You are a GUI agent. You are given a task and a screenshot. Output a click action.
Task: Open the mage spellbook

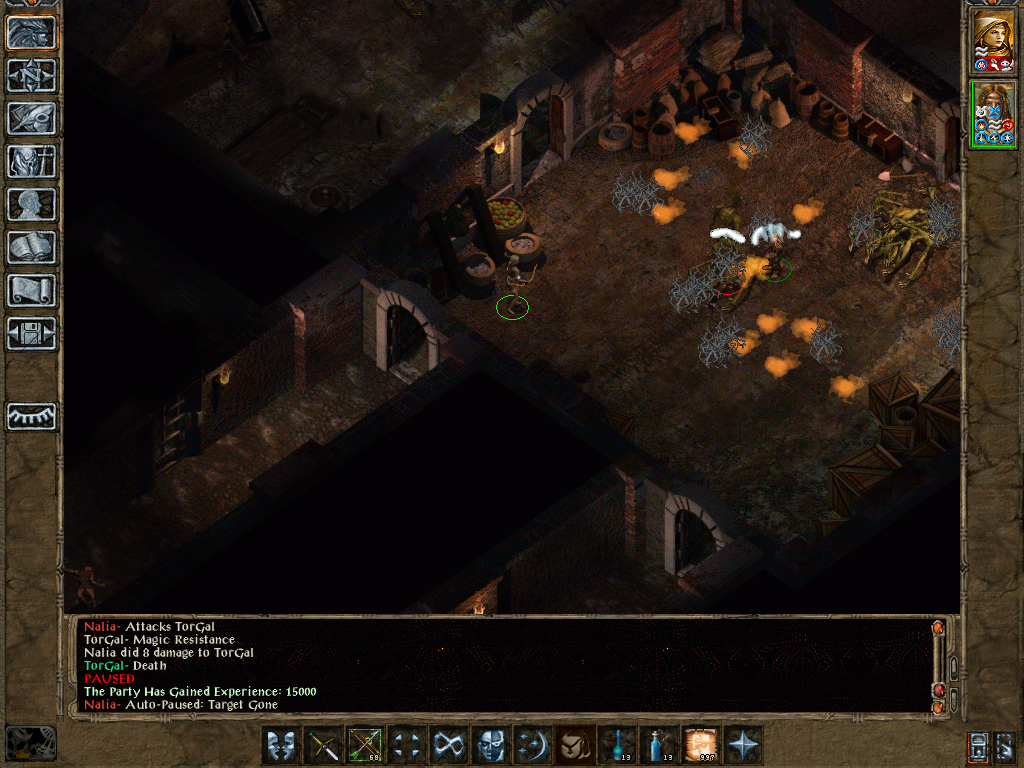pyautogui.click(x=32, y=247)
